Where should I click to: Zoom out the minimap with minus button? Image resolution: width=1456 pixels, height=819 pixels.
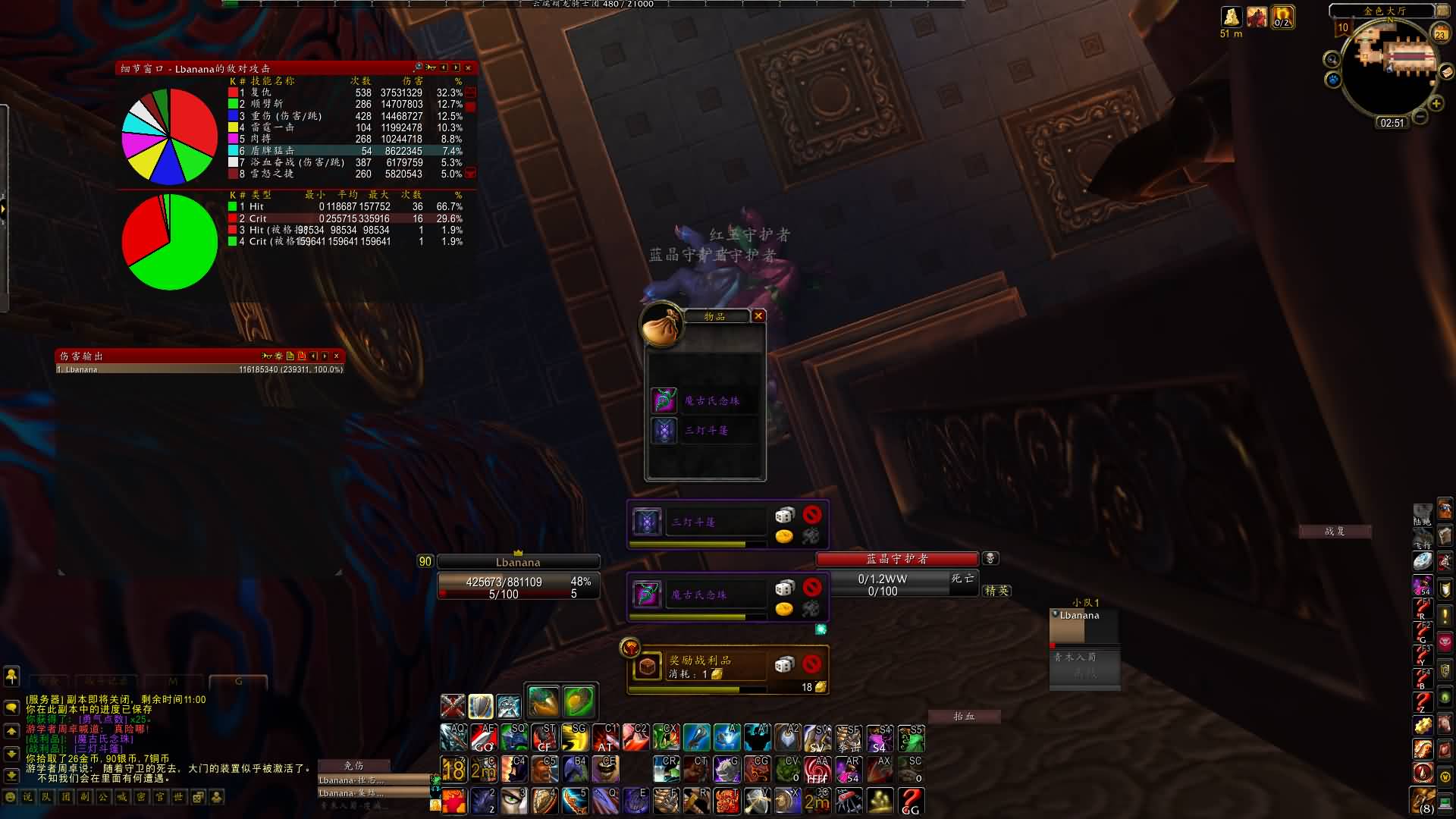[x=1420, y=117]
